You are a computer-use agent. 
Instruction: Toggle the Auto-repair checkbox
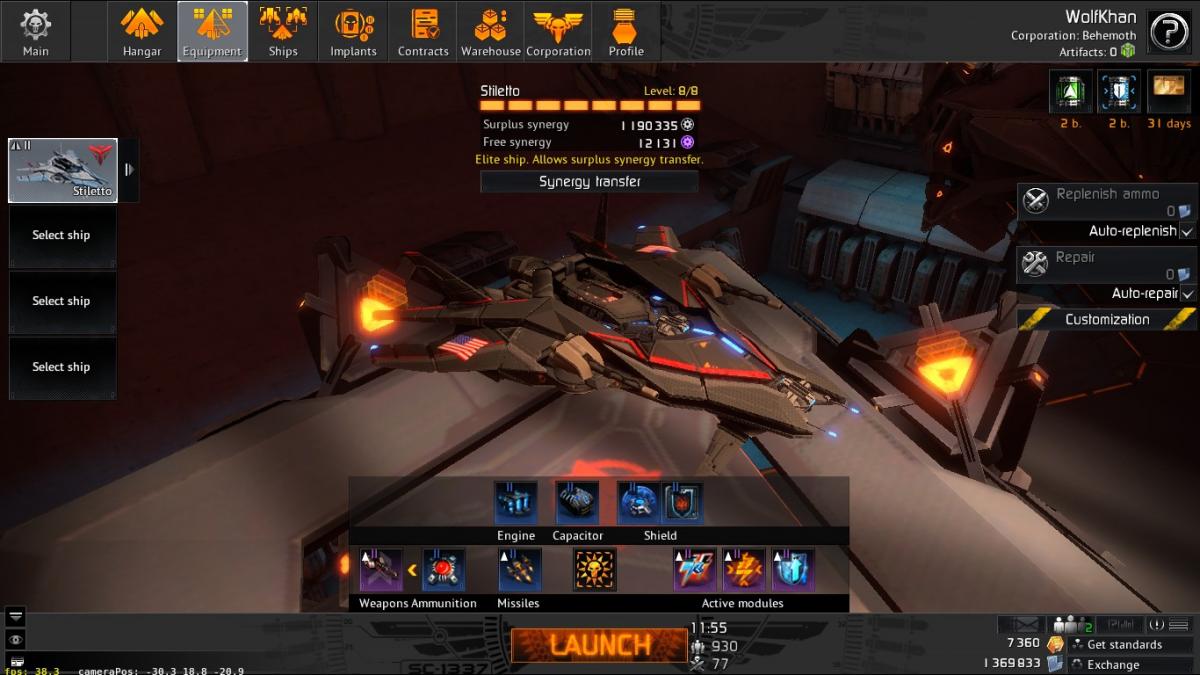[x=1187, y=294]
